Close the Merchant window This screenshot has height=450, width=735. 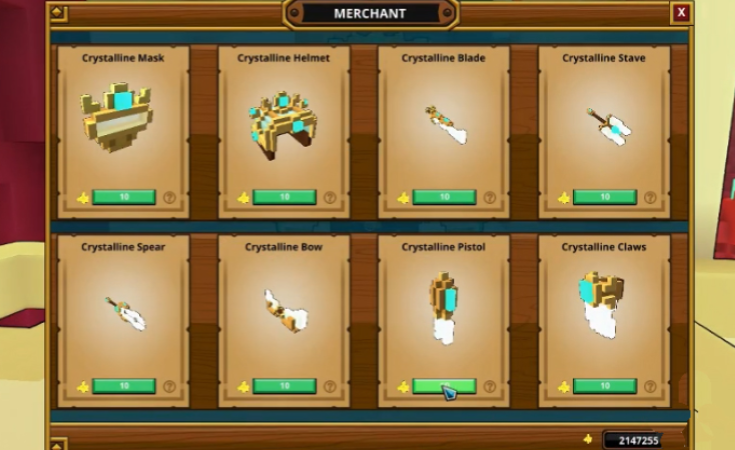pos(681,13)
